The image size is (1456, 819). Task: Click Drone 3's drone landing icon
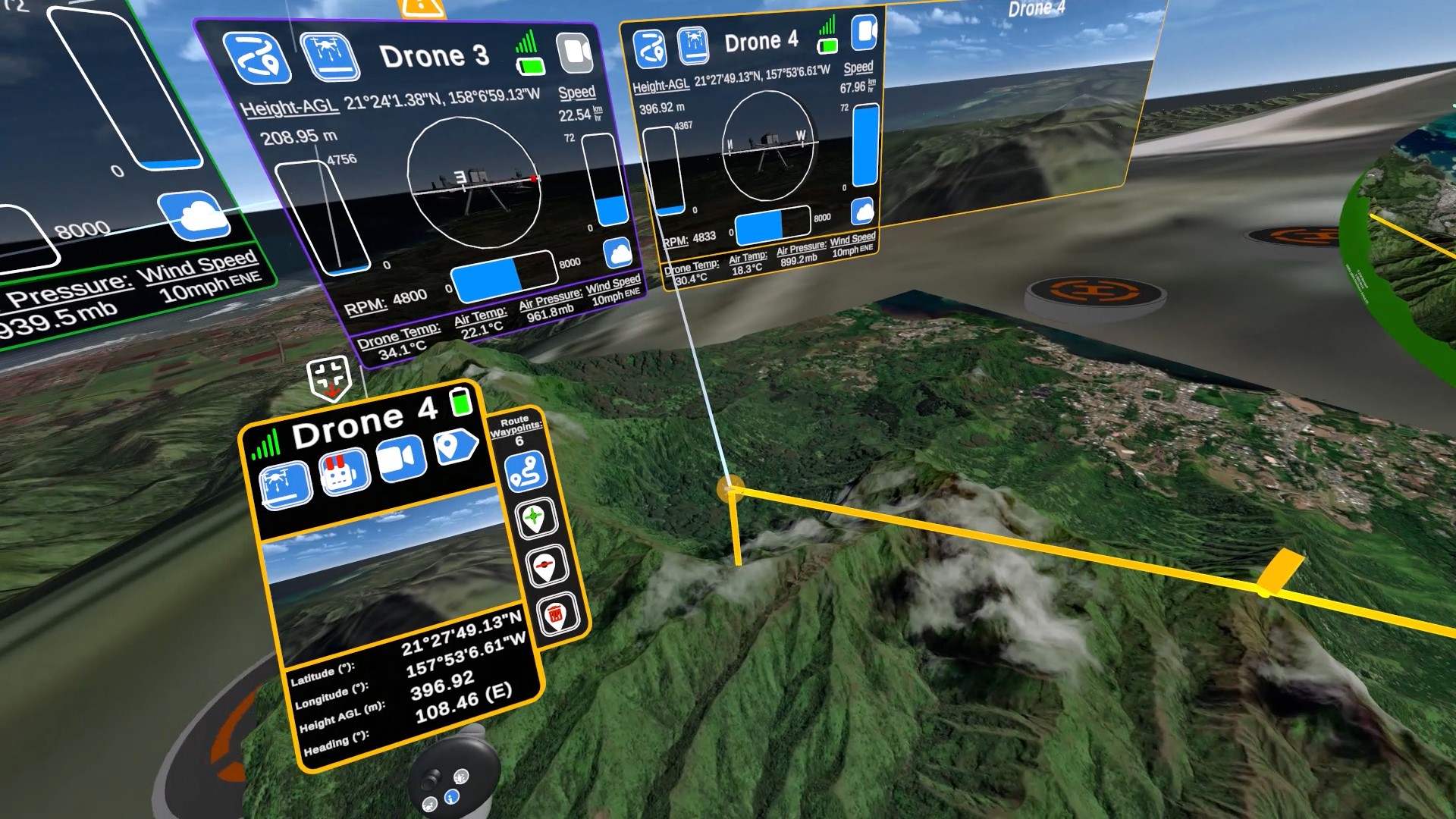pyautogui.click(x=330, y=55)
